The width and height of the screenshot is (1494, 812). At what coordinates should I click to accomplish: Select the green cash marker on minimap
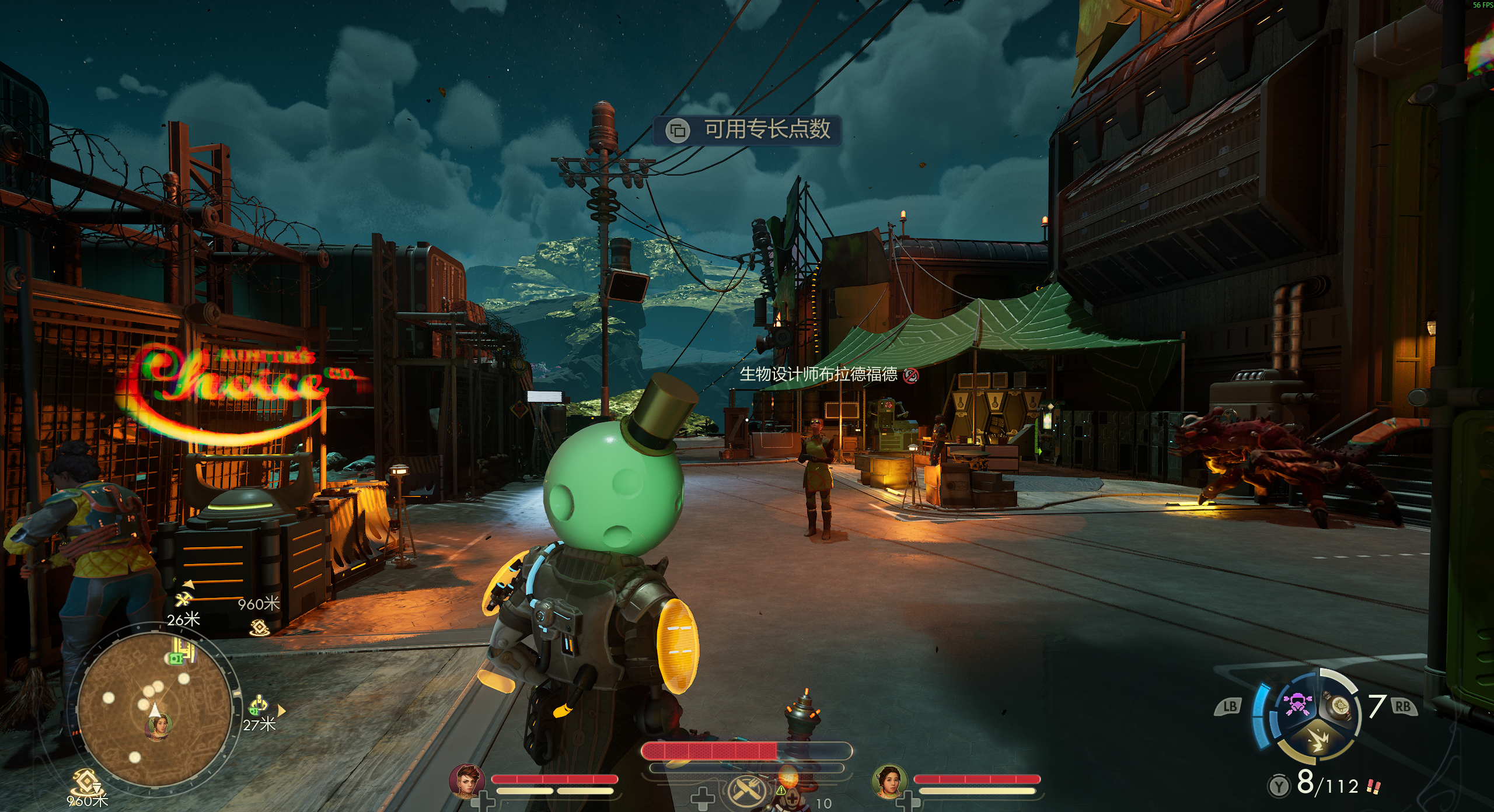[176, 658]
